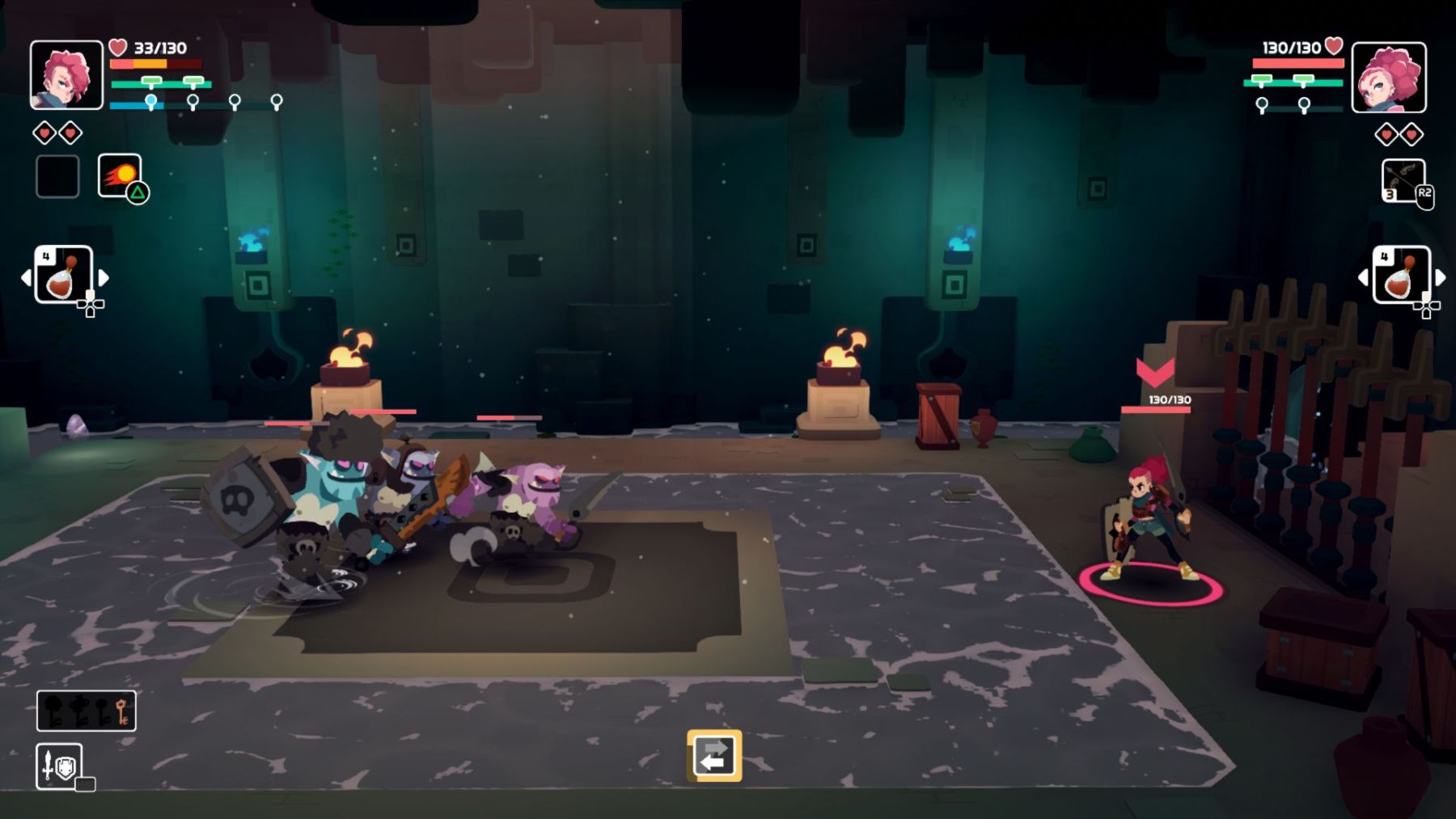This screenshot has height=819, width=1456.
Task: Select the sword and shield icon
Action: (x=59, y=765)
